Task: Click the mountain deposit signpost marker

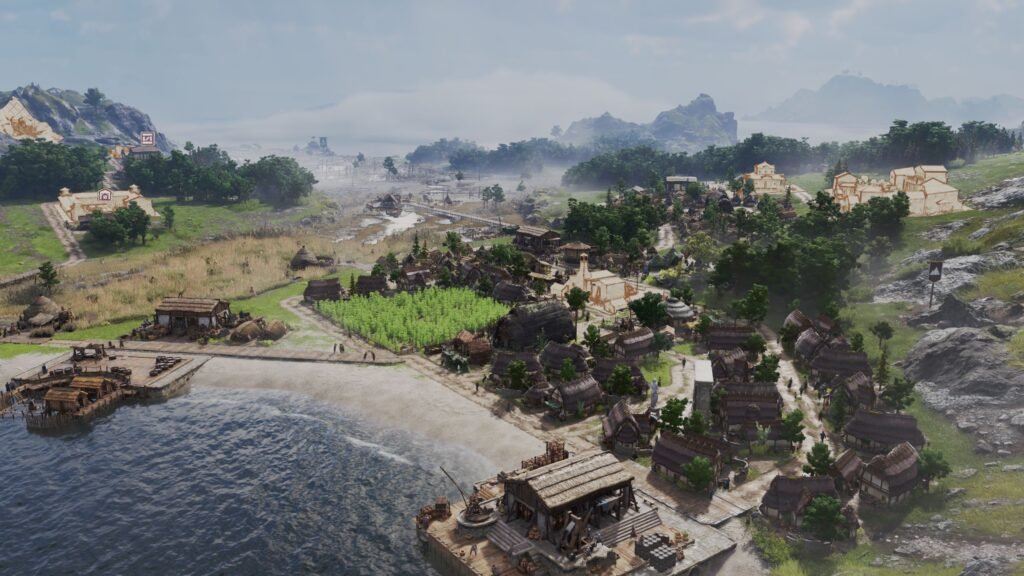Action: (936, 270)
